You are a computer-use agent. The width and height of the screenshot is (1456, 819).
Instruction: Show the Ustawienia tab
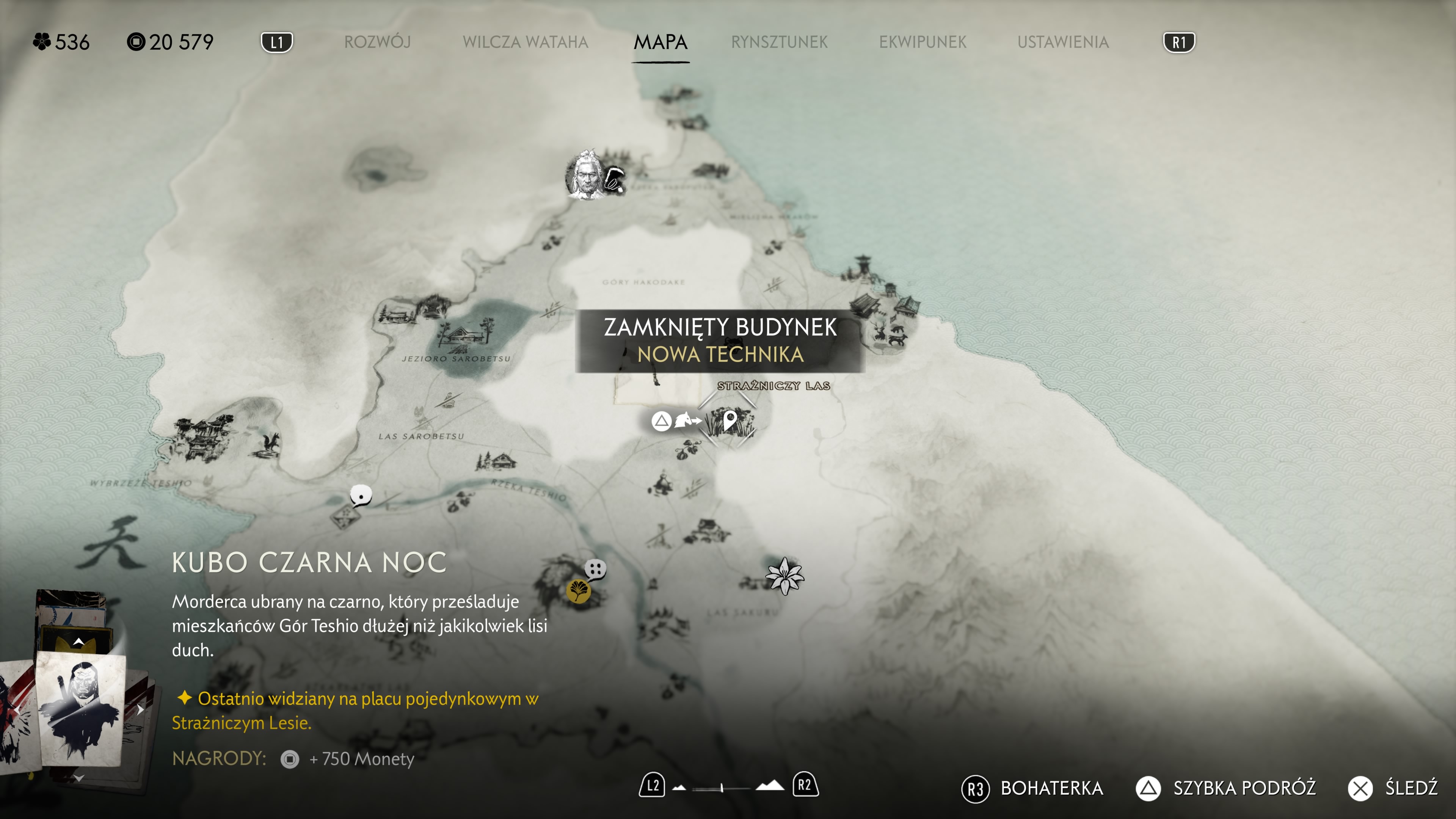pos(1062,42)
